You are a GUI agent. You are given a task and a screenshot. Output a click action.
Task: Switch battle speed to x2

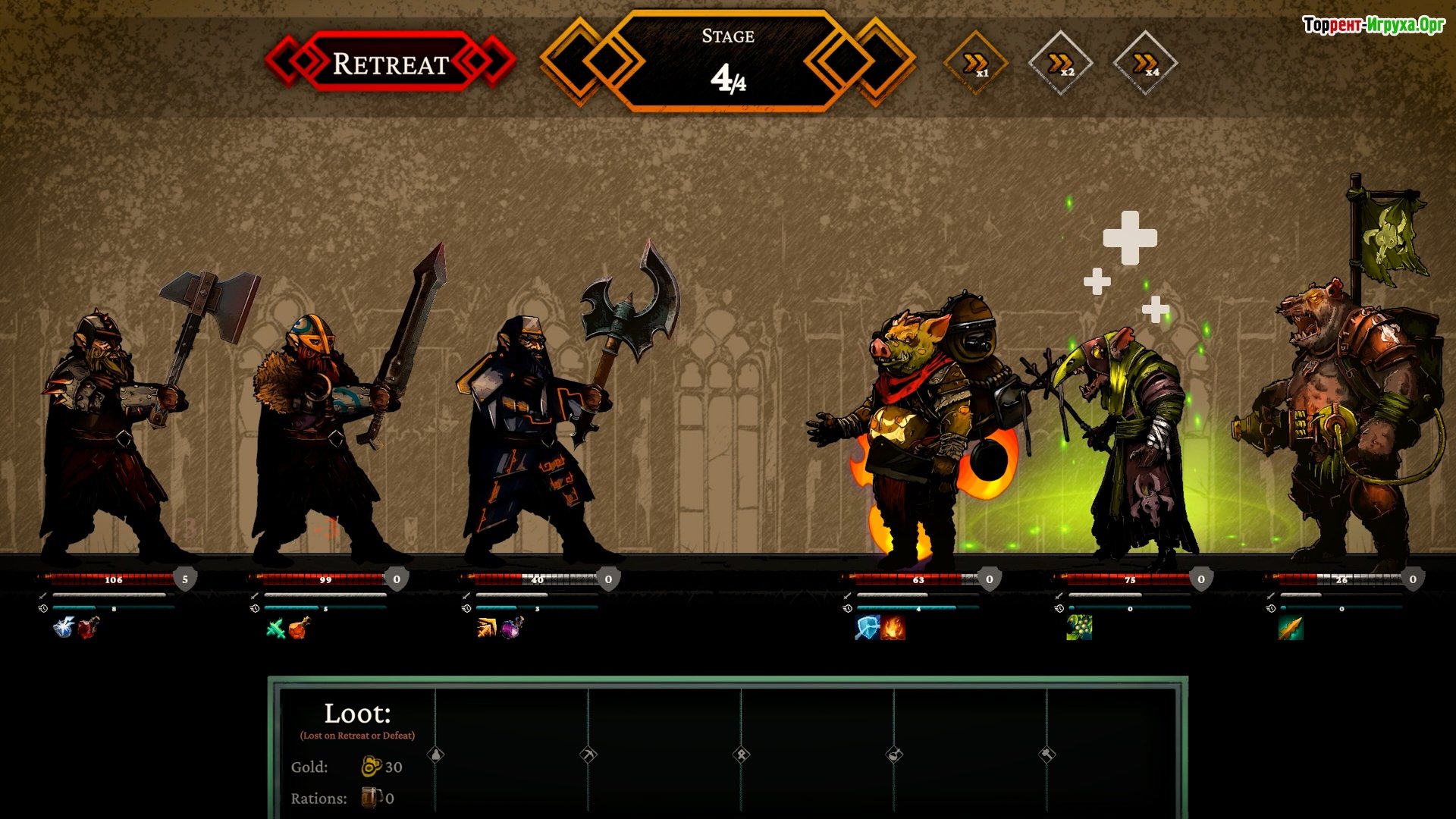click(x=1060, y=64)
